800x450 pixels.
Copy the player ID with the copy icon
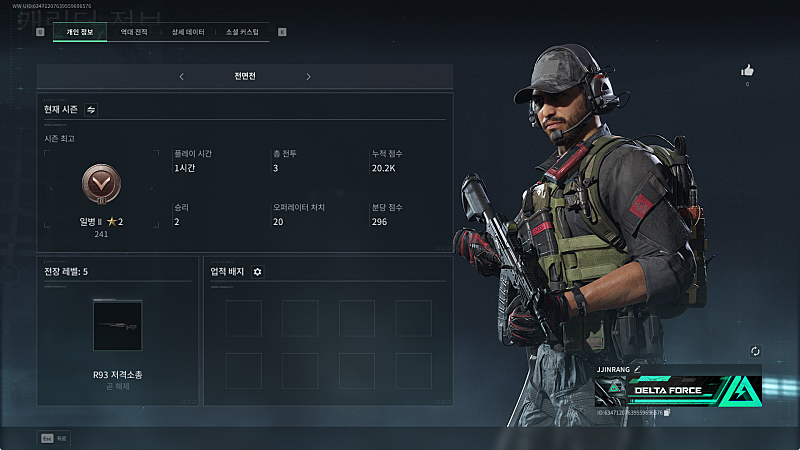point(667,412)
